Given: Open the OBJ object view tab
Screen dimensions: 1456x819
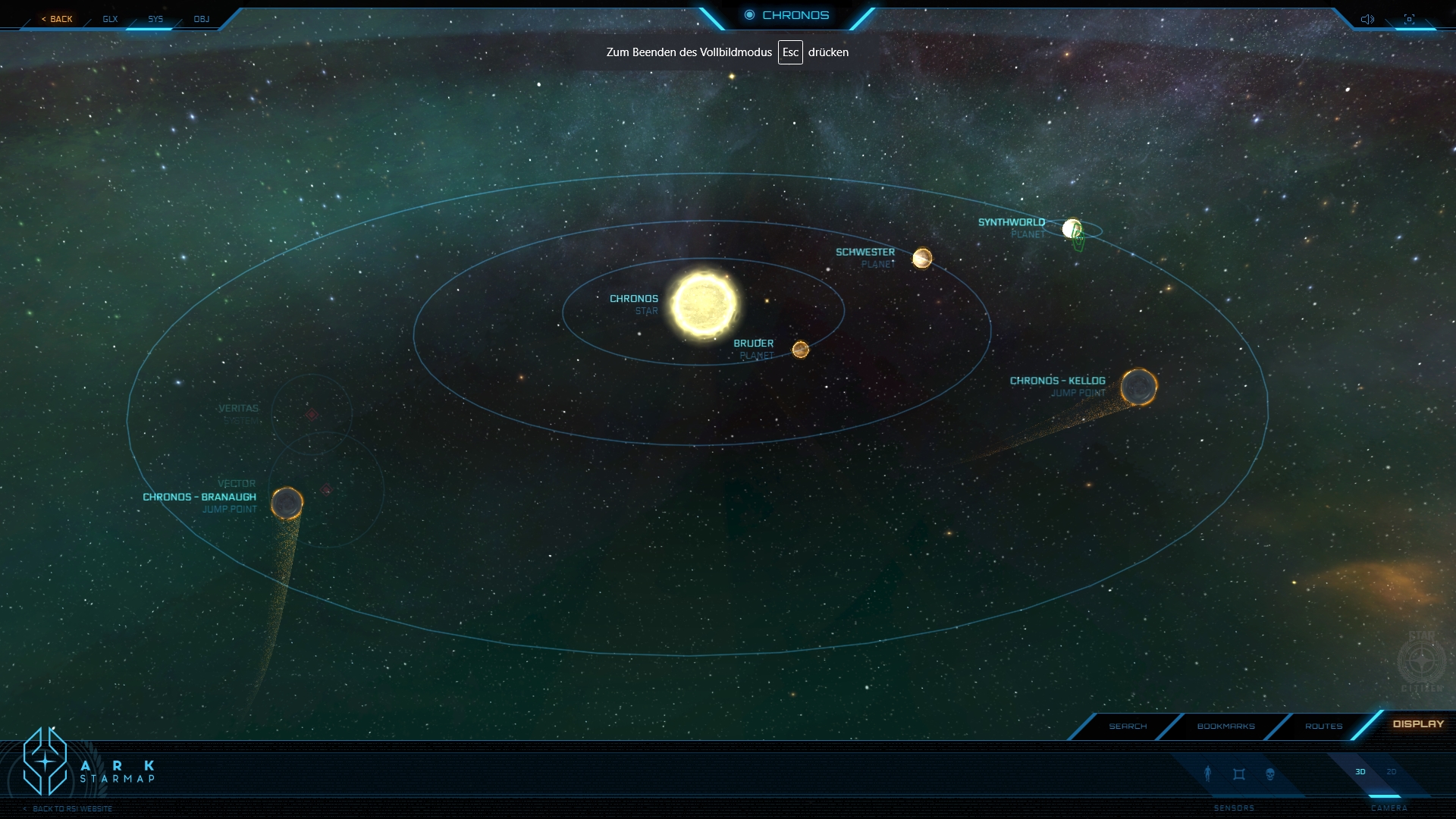Looking at the screenshot, I should click(x=201, y=19).
